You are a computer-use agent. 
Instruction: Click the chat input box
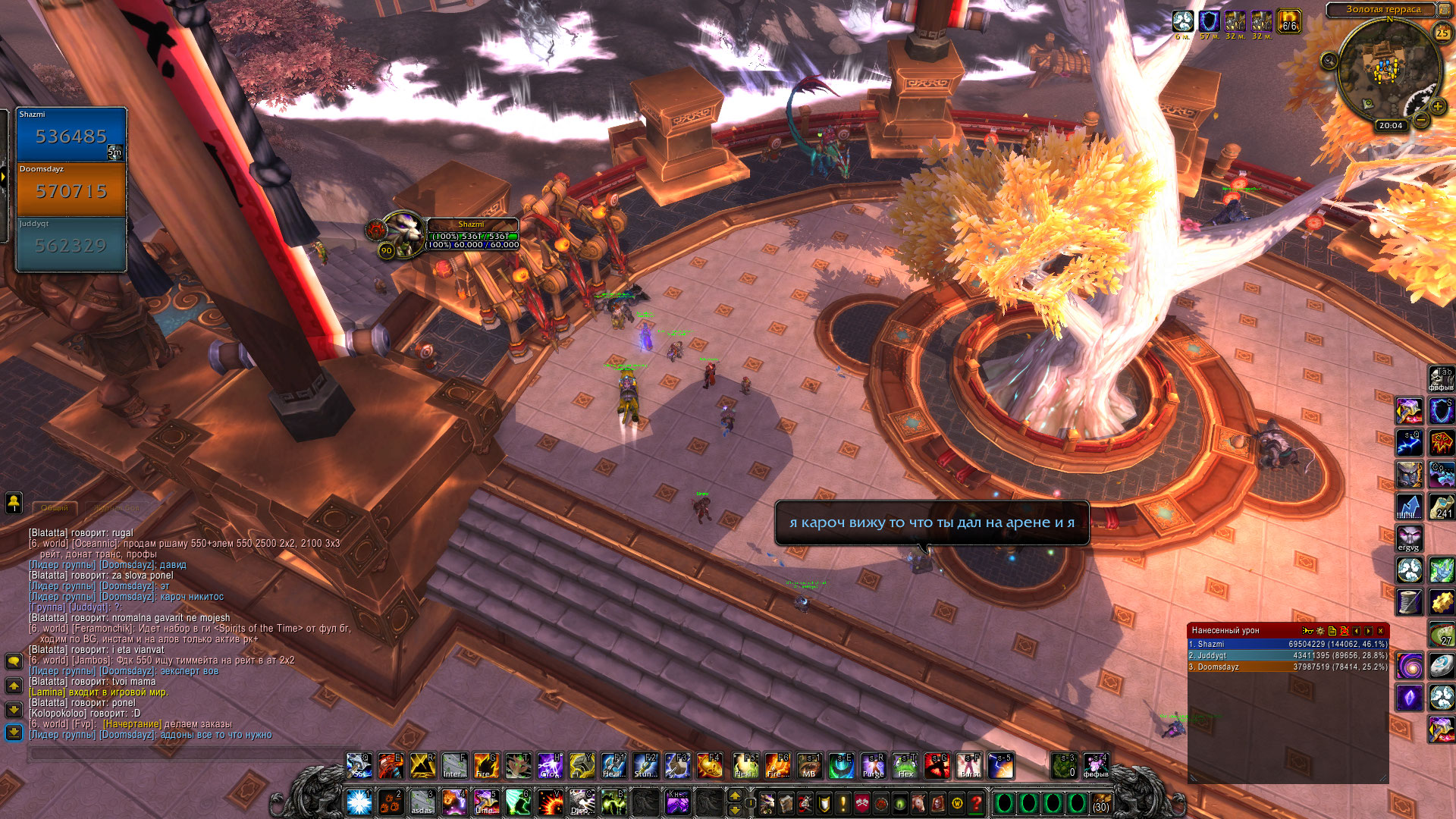[x=182, y=753]
